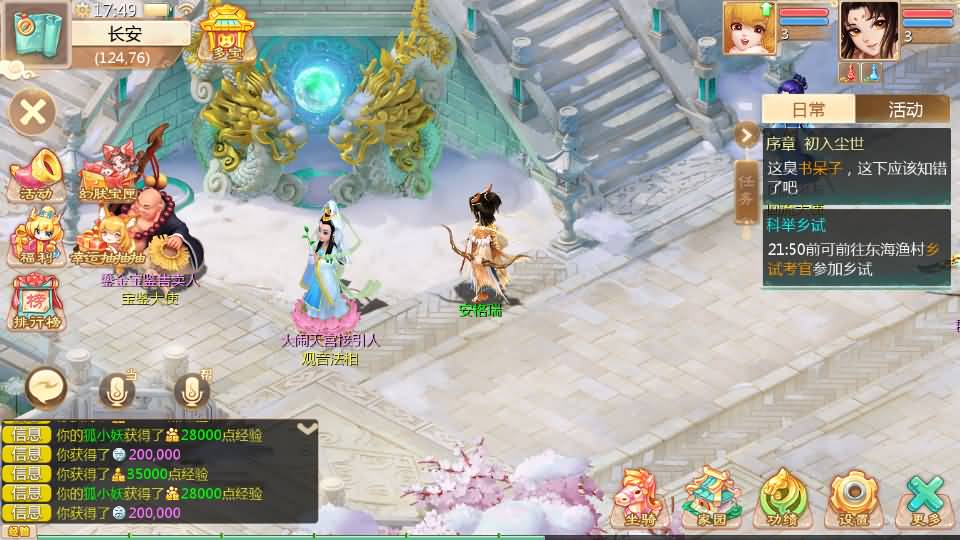The width and height of the screenshot is (960, 540).
Task: Open the 家园 homestead menu
Action: coord(711,498)
